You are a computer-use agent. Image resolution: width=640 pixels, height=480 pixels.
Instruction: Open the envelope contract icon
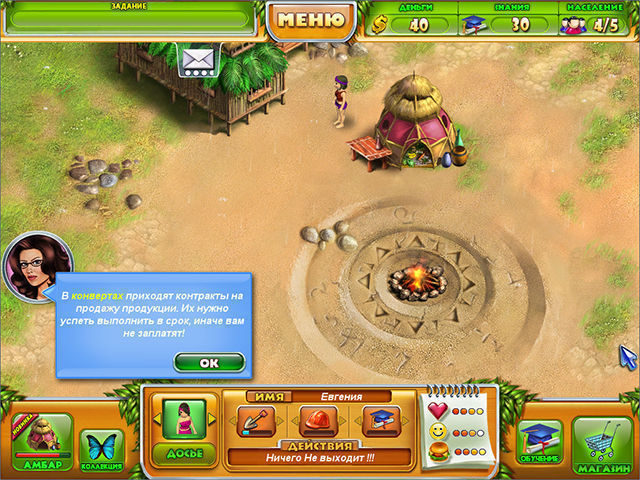pos(199,62)
